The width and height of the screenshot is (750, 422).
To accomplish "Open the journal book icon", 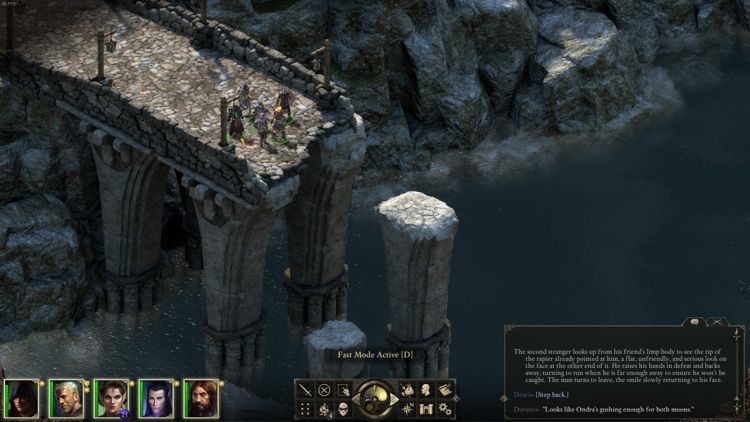I will click(445, 390).
